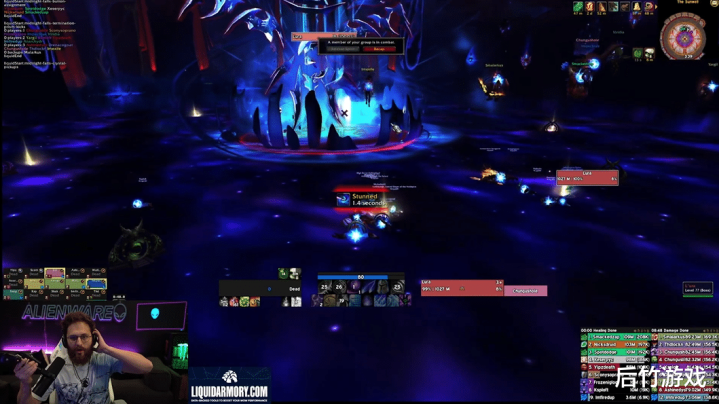Visit the LiquidArmory.com overlay banner
The width and height of the screenshot is (719, 404).
[229, 385]
